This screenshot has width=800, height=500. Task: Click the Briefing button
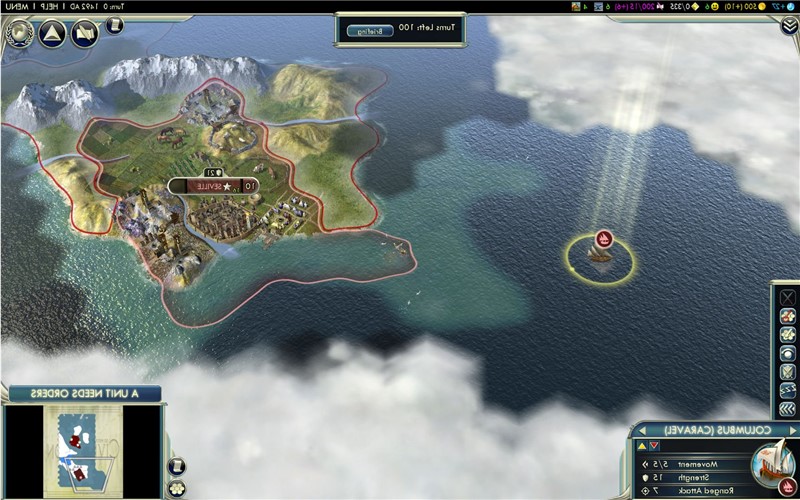tap(362, 30)
